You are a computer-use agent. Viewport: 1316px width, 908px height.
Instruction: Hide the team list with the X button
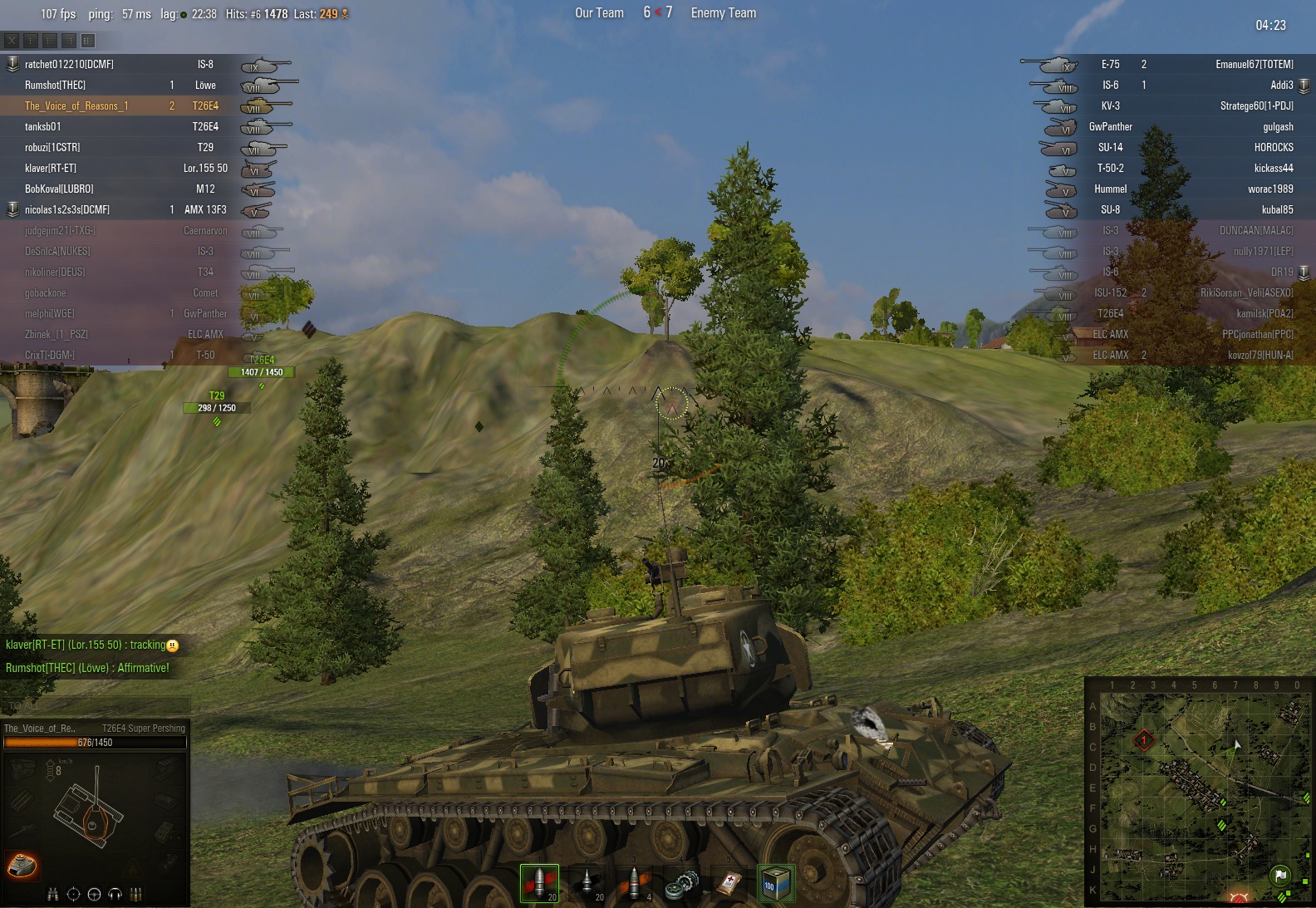click(12, 40)
